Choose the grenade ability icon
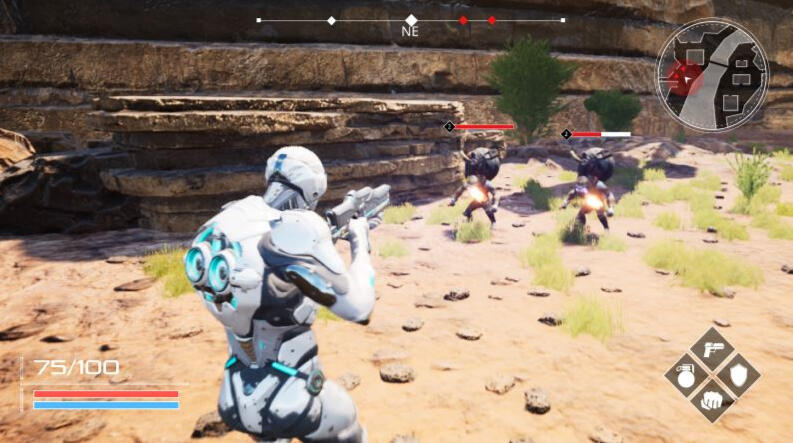 [x=687, y=376]
